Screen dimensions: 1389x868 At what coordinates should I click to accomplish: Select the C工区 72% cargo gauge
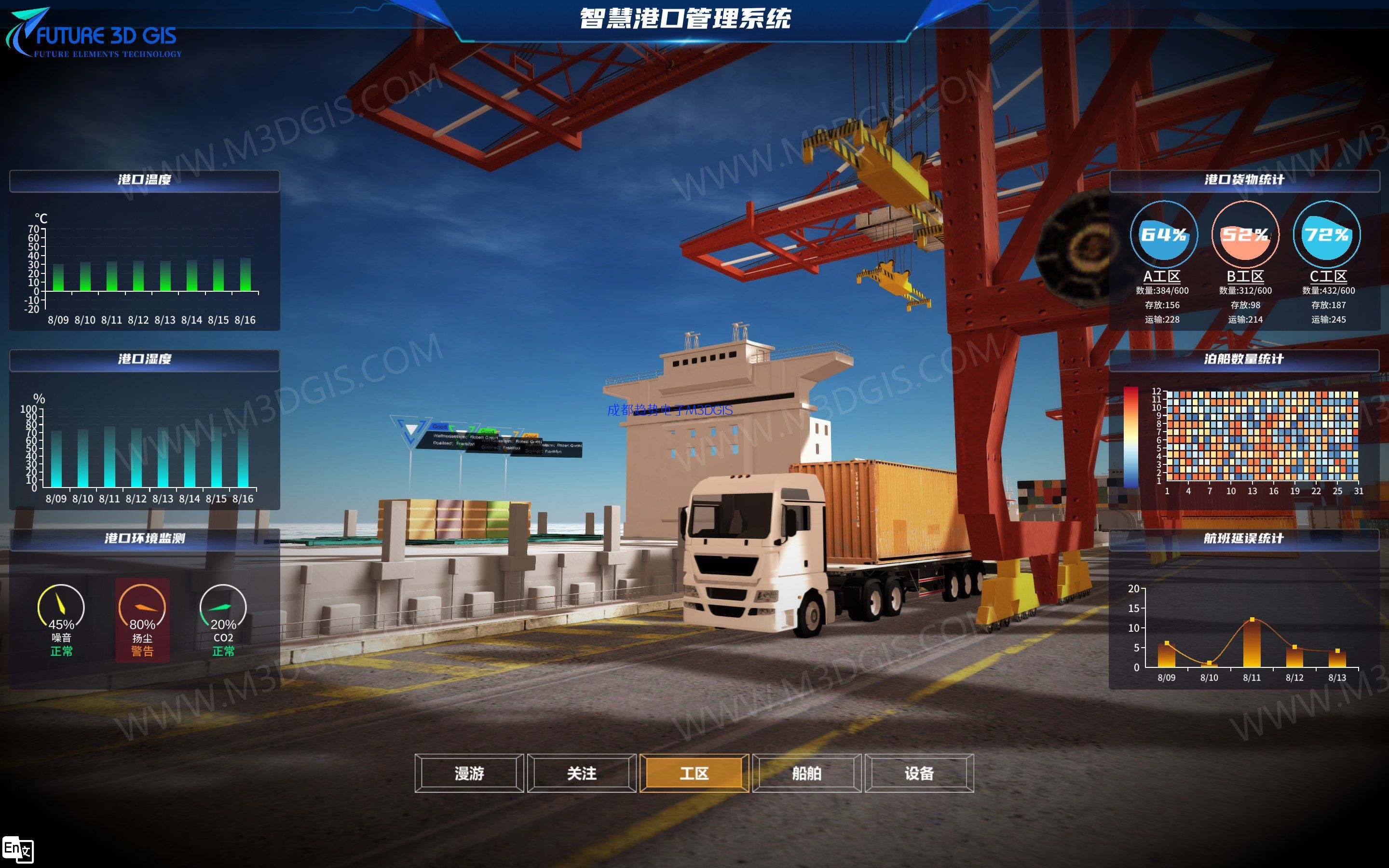click(x=1326, y=234)
